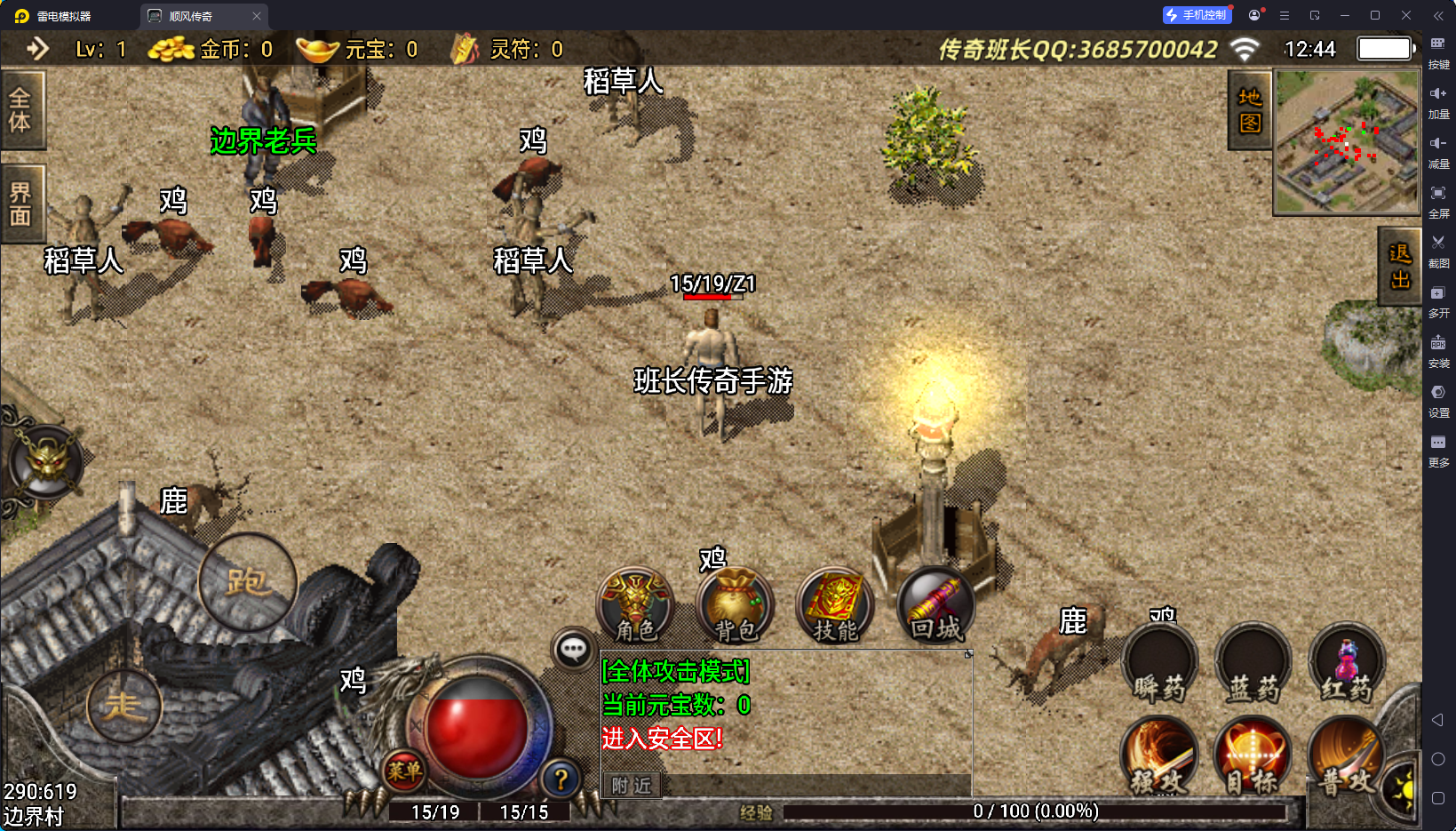Screen dimensions: 1456x831
Task: Open the chat speech bubble
Action: (x=573, y=650)
